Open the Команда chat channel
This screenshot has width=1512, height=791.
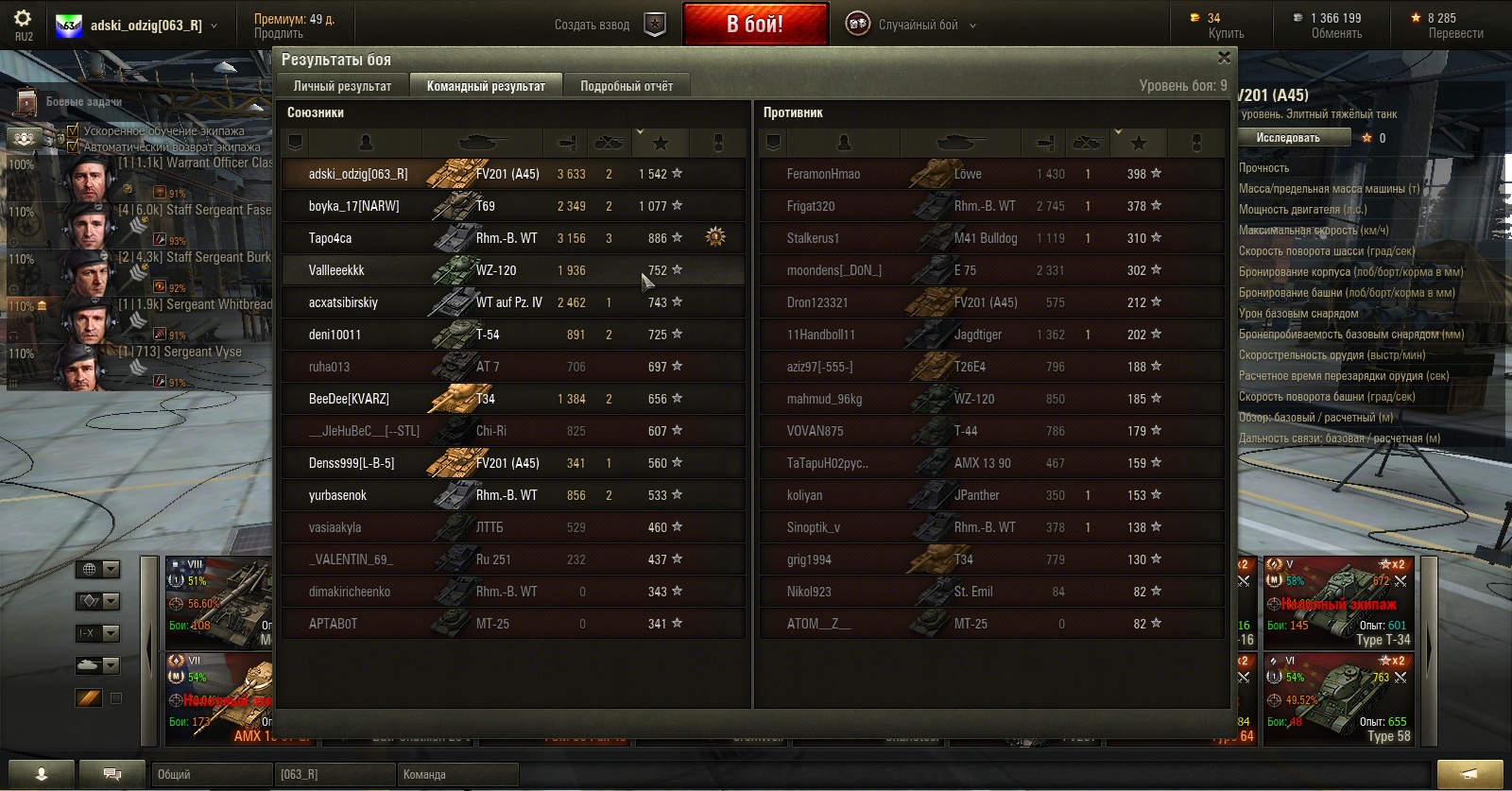click(x=457, y=774)
